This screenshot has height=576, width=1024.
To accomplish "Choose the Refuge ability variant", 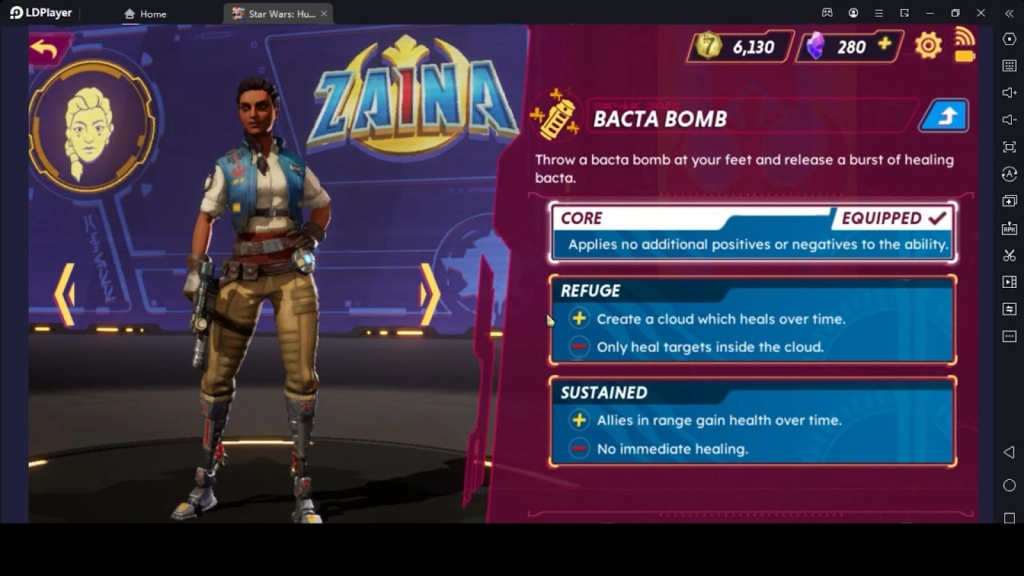I will pyautogui.click(x=752, y=320).
